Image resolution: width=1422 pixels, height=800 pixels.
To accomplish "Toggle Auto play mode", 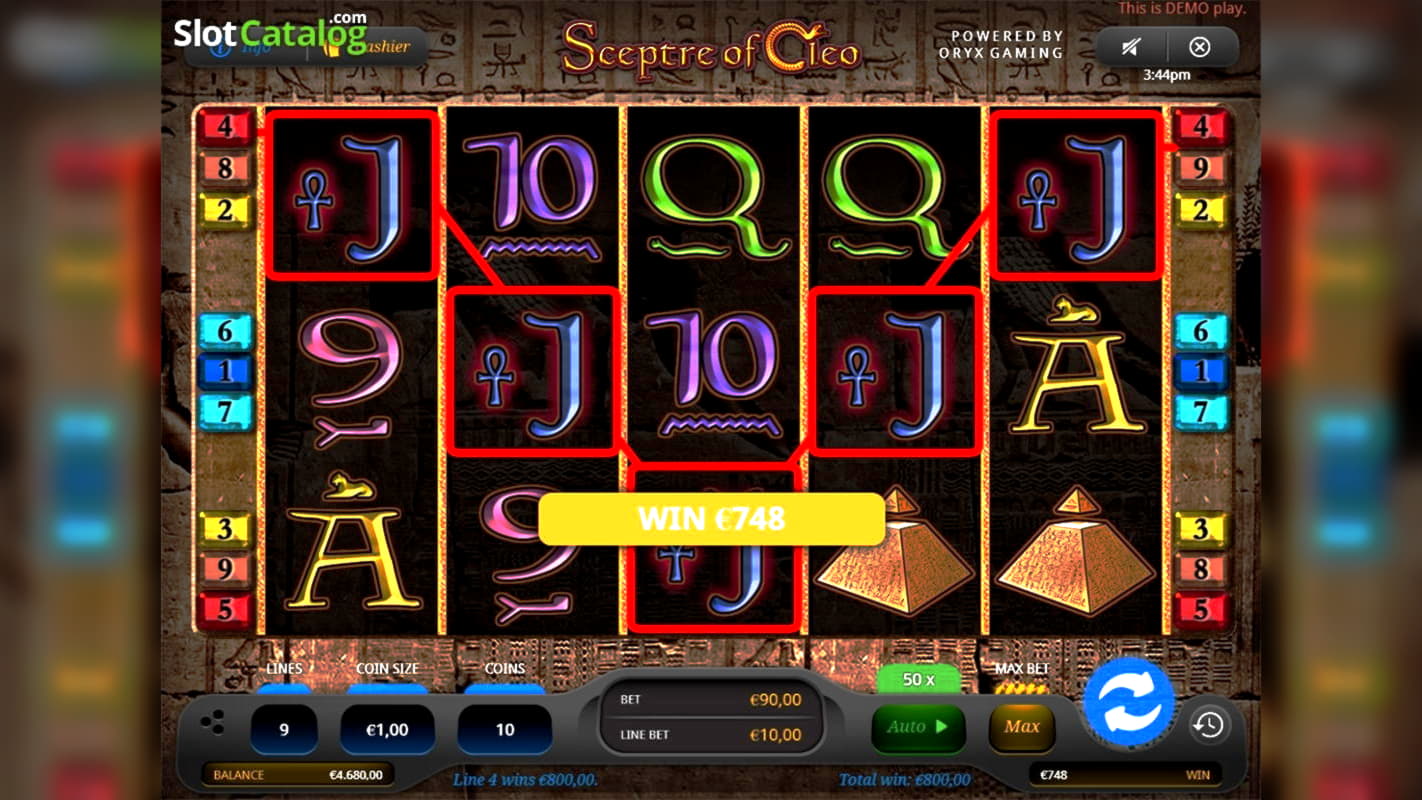I will pyautogui.click(x=916, y=728).
